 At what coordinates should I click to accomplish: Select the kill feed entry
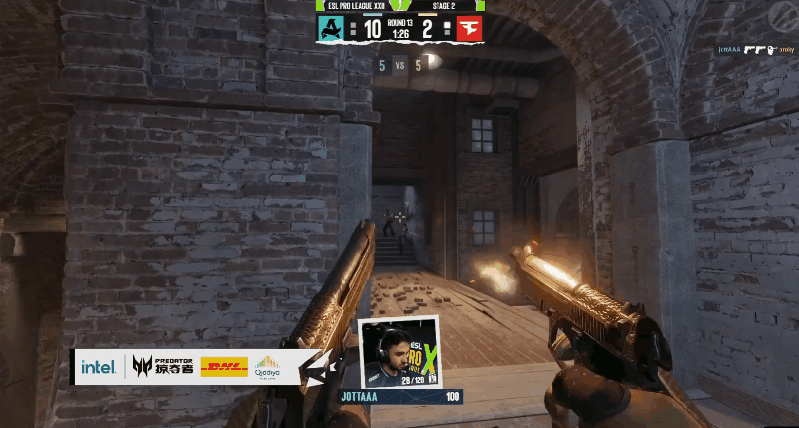753,49
